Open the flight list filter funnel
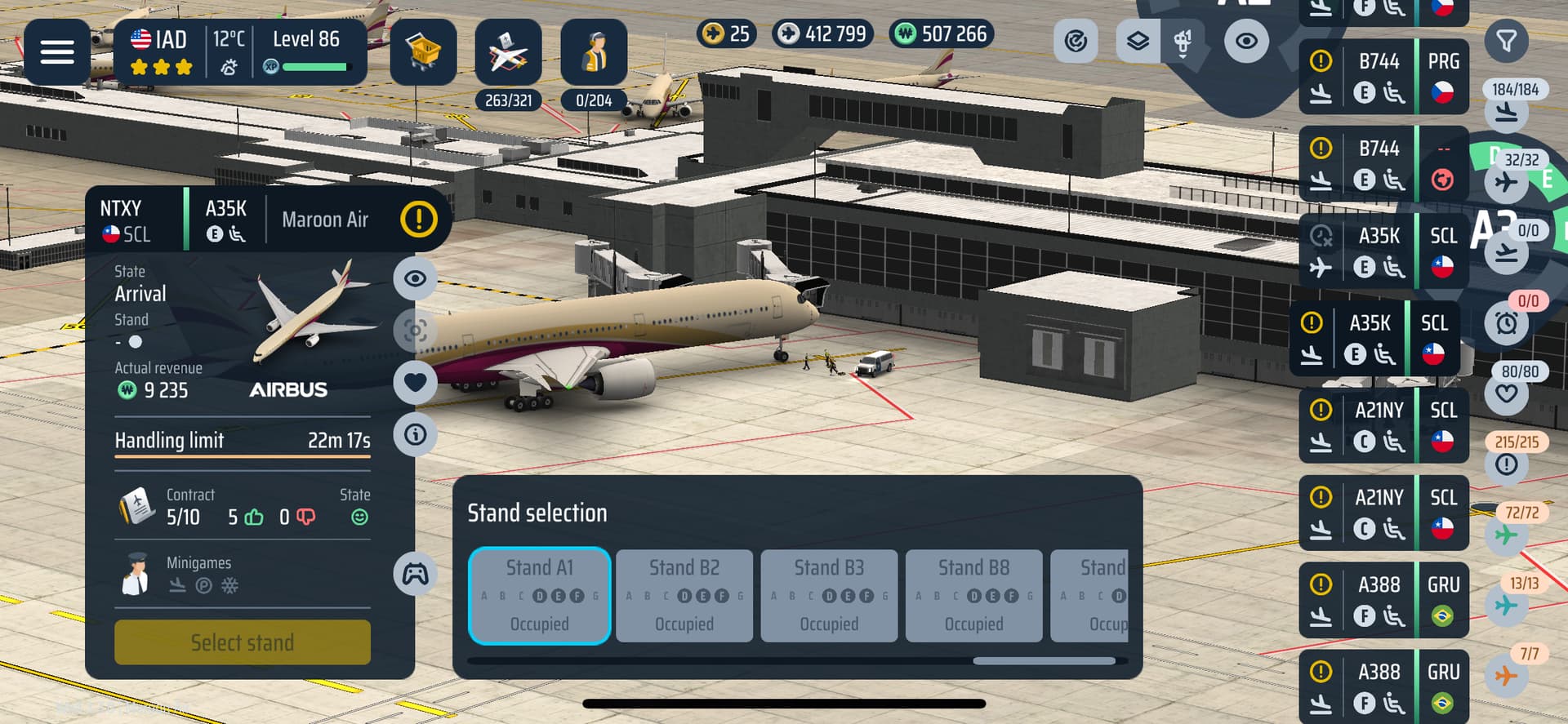The height and width of the screenshot is (724, 1568). click(1506, 41)
